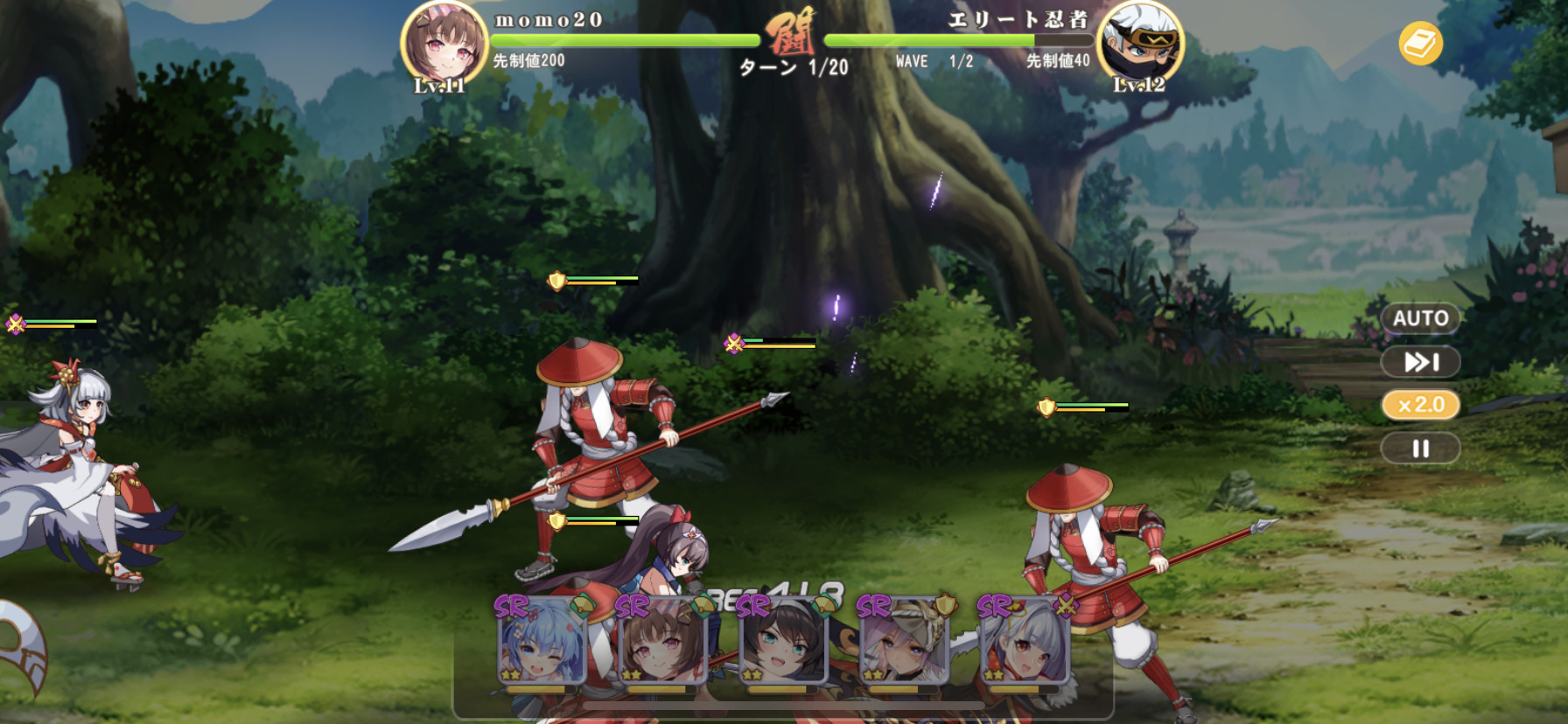Skip the battle with the fast-forward button
Screen dimensions: 1568x724
pos(1420,362)
